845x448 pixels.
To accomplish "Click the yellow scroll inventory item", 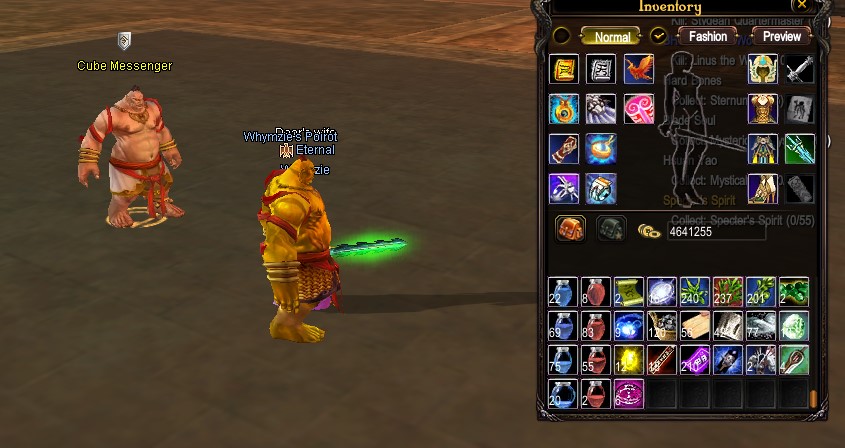I will click(629, 292).
